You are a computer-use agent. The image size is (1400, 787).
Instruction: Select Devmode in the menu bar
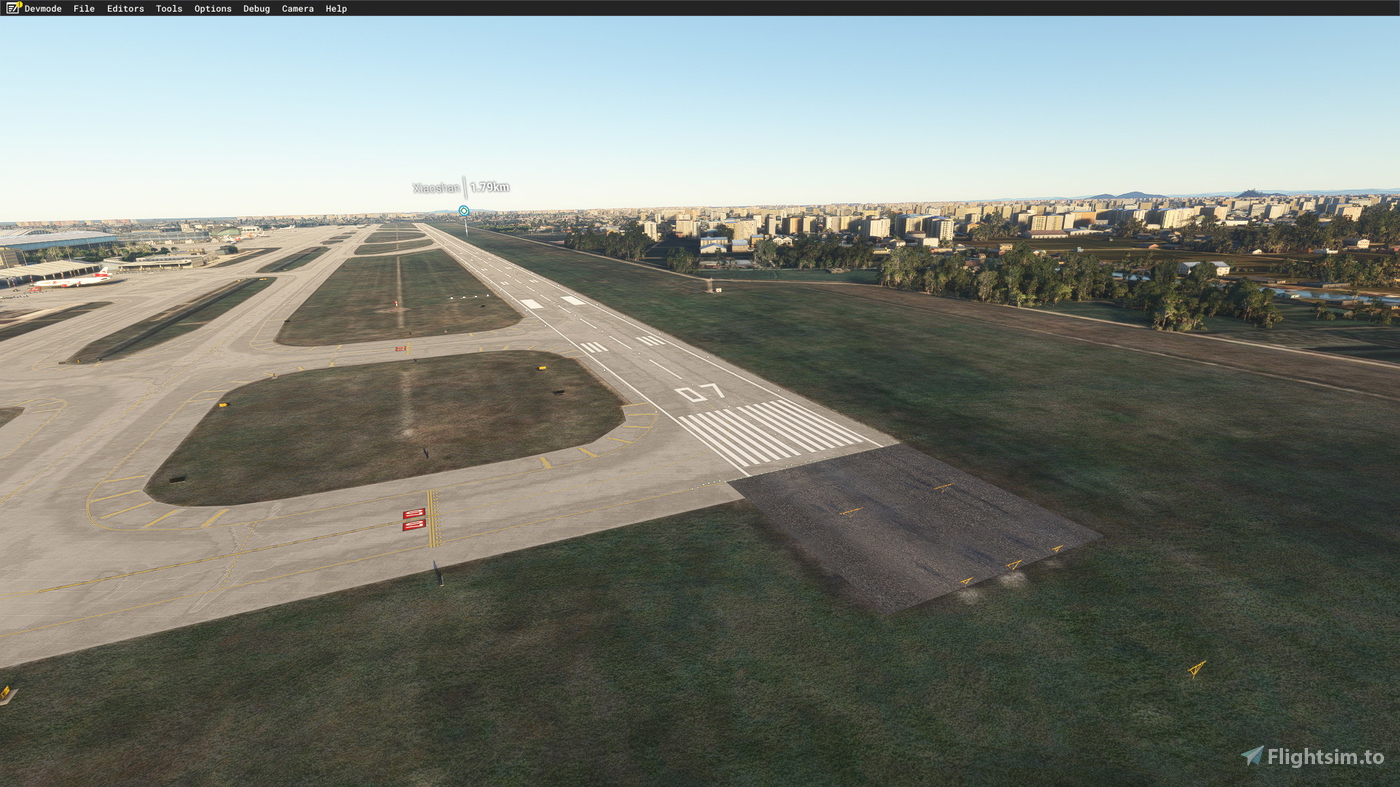(x=42, y=8)
